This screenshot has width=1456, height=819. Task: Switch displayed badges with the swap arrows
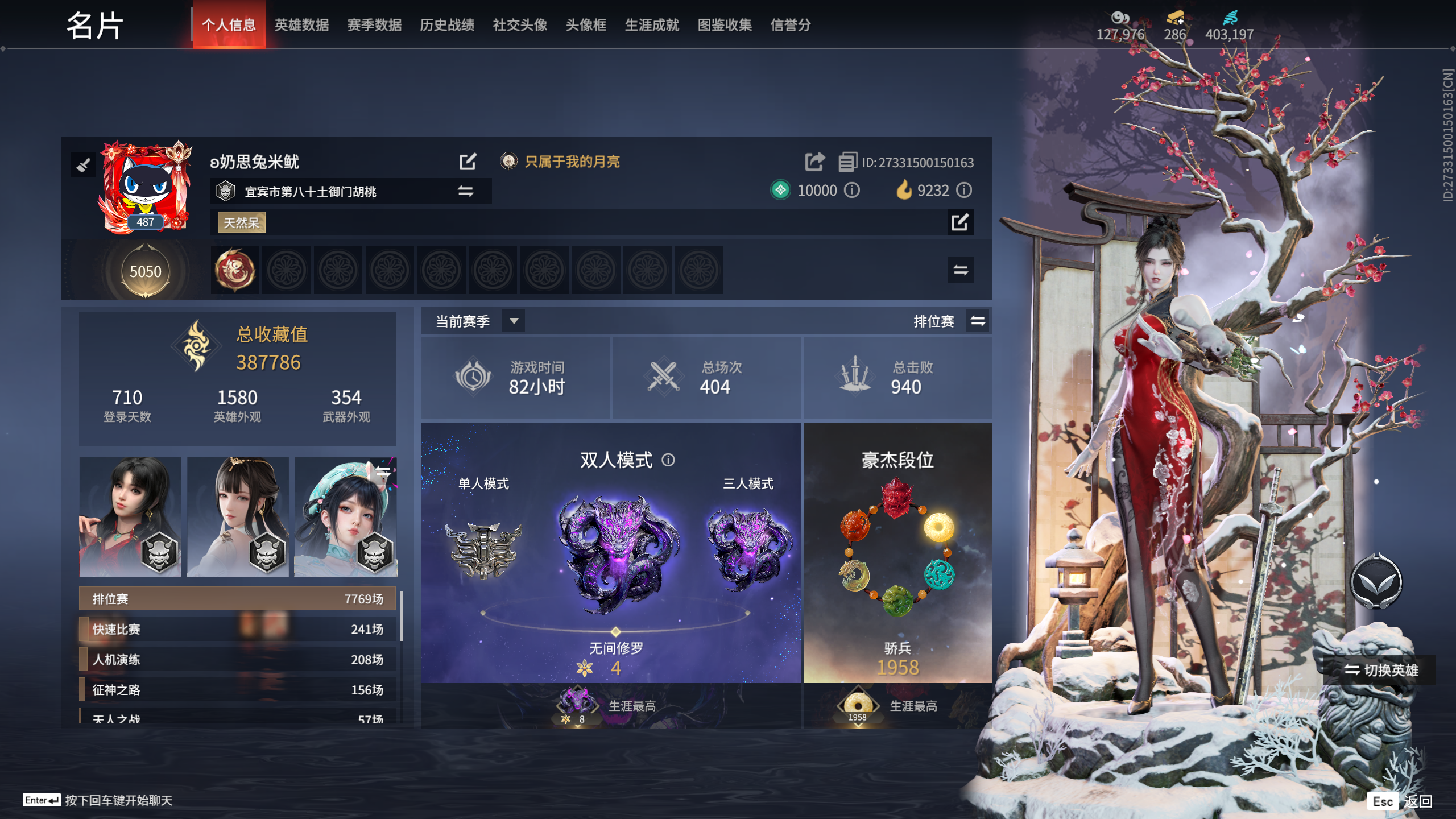[961, 271]
